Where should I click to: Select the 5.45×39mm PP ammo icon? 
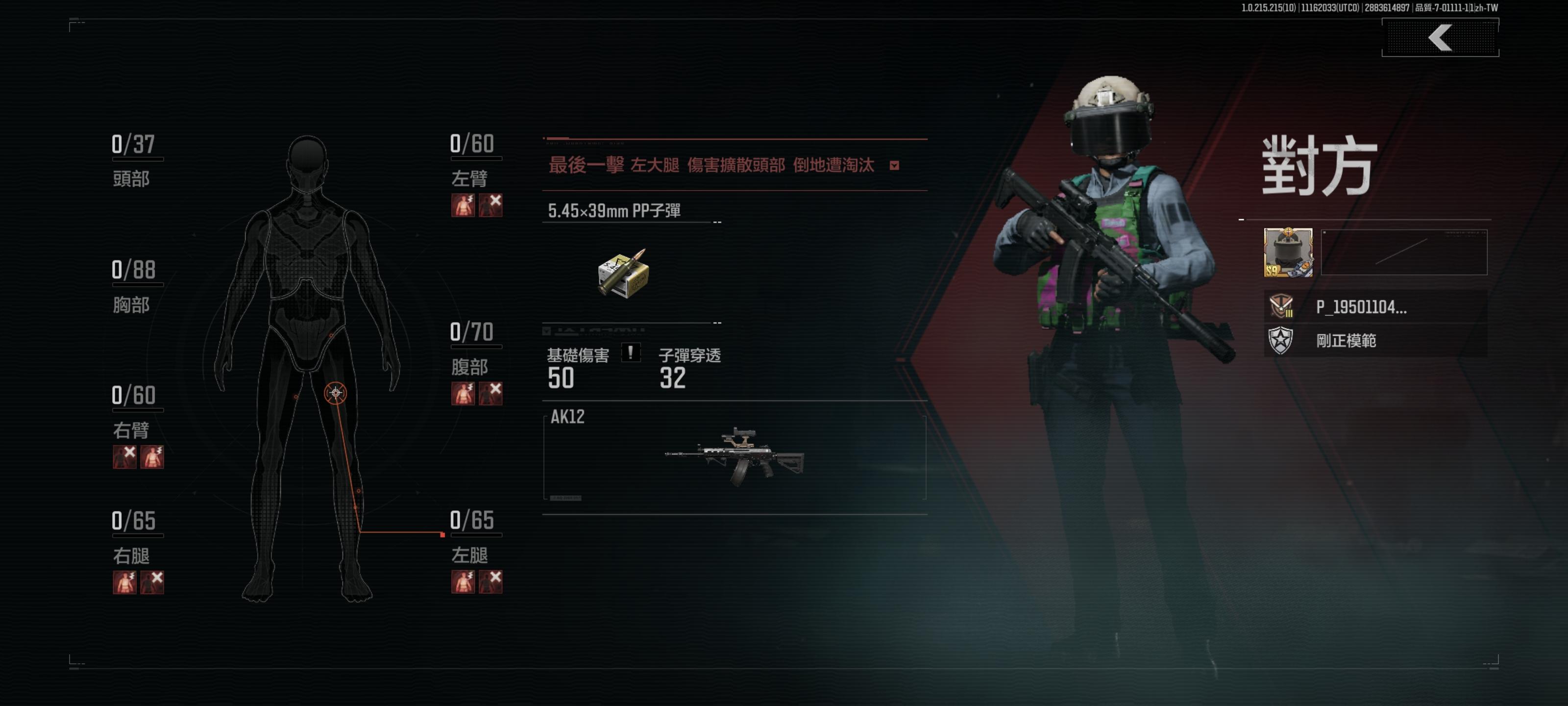coord(623,274)
